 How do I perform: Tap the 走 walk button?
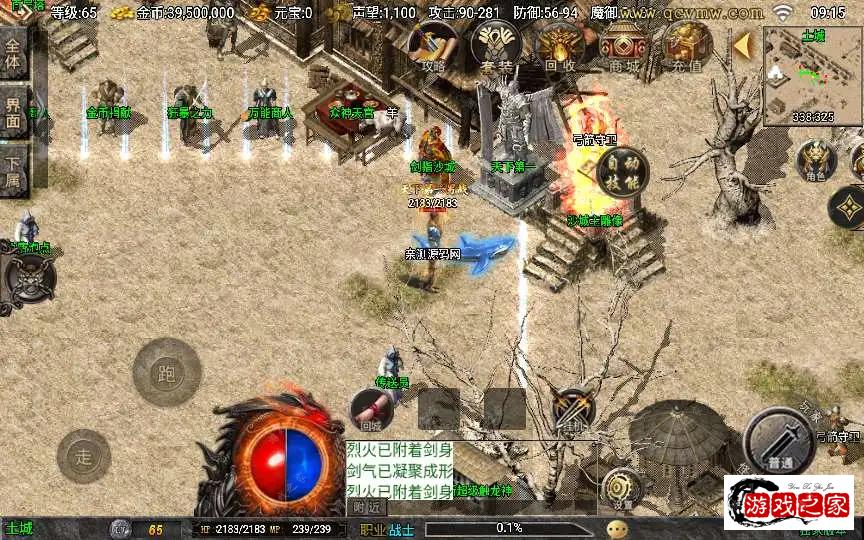pos(84,457)
